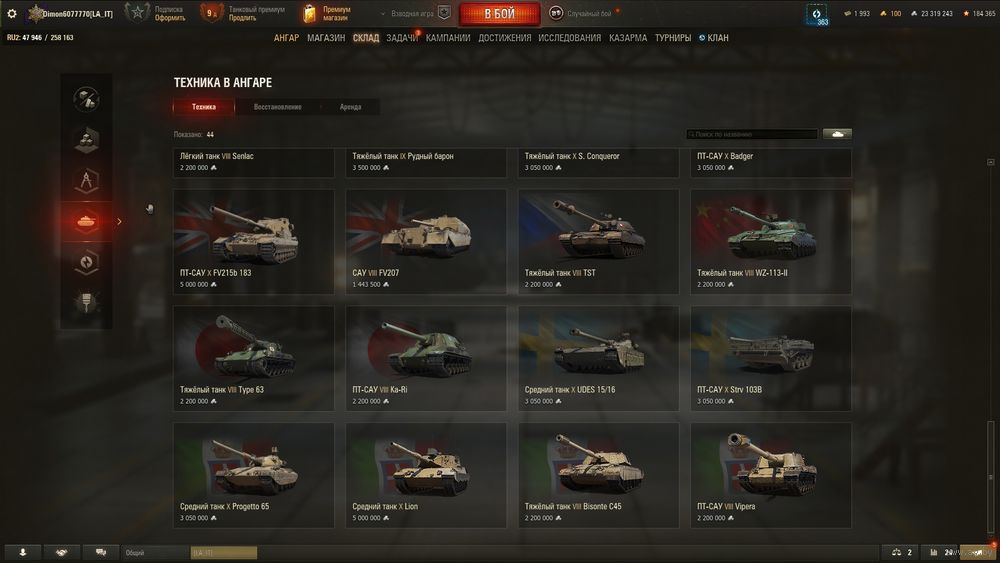1000x563 pixels.
Task: Click the tank name search field
Action: (x=752, y=134)
